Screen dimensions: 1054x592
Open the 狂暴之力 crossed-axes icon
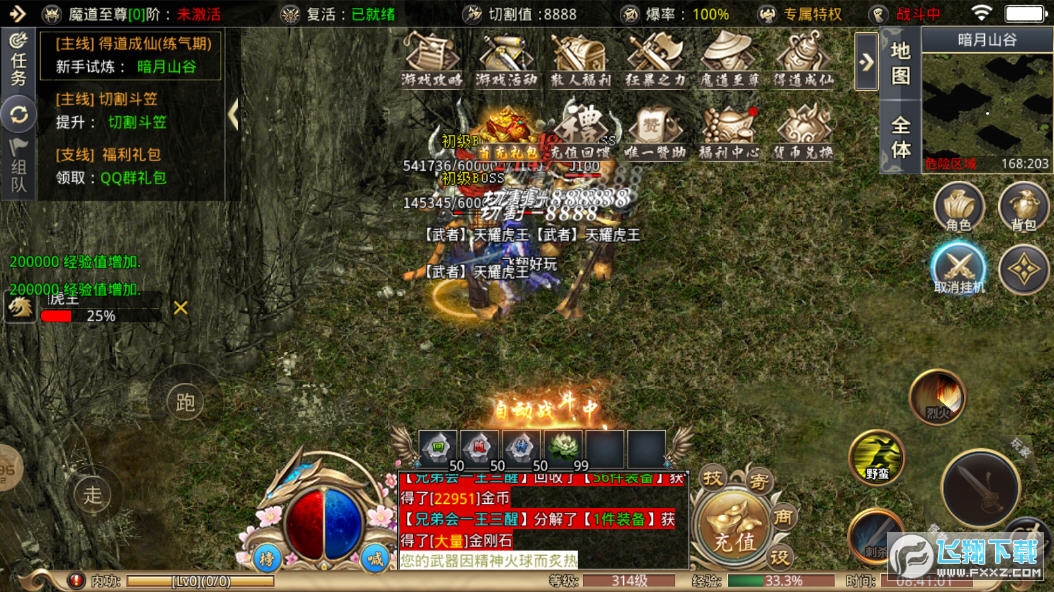pos(656,58)
